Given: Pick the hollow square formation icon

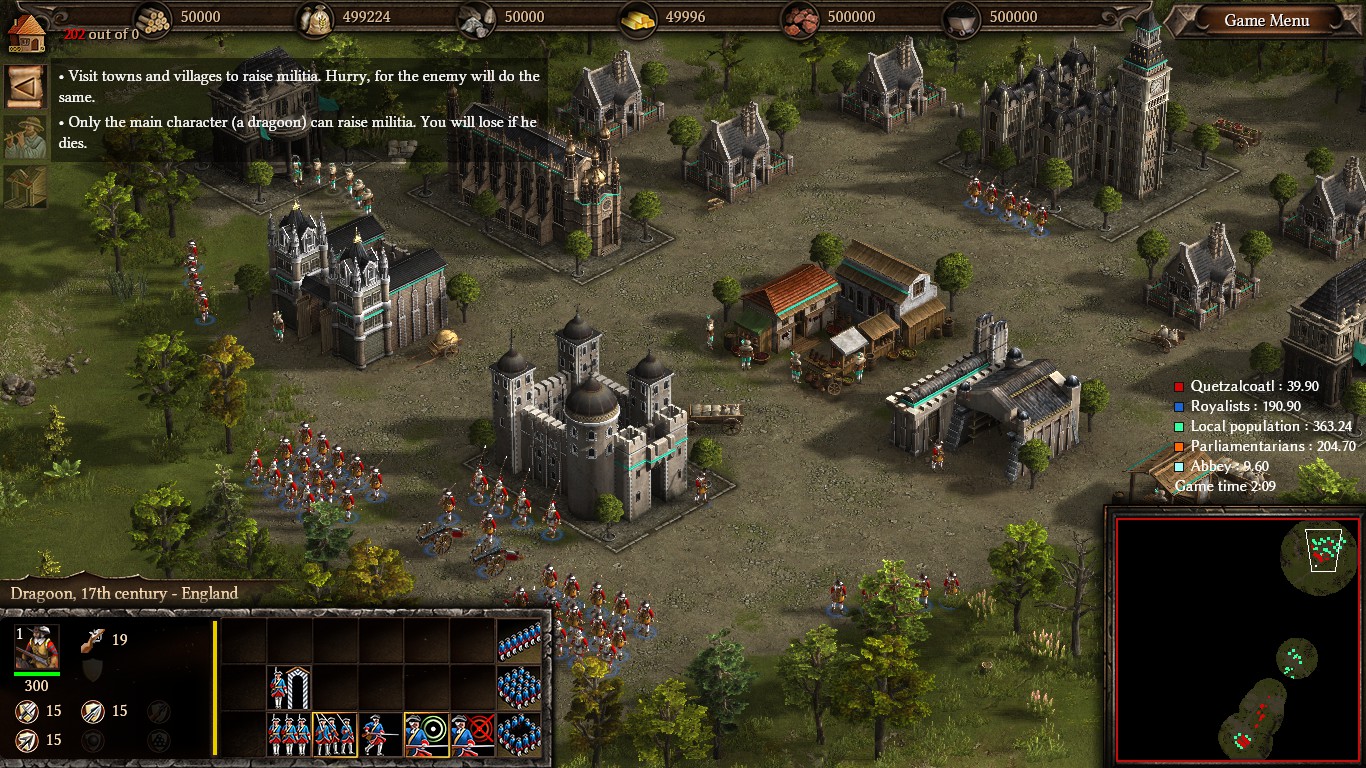Looking at the screenshot, I should pyautogui.click(x=520, y=735).
